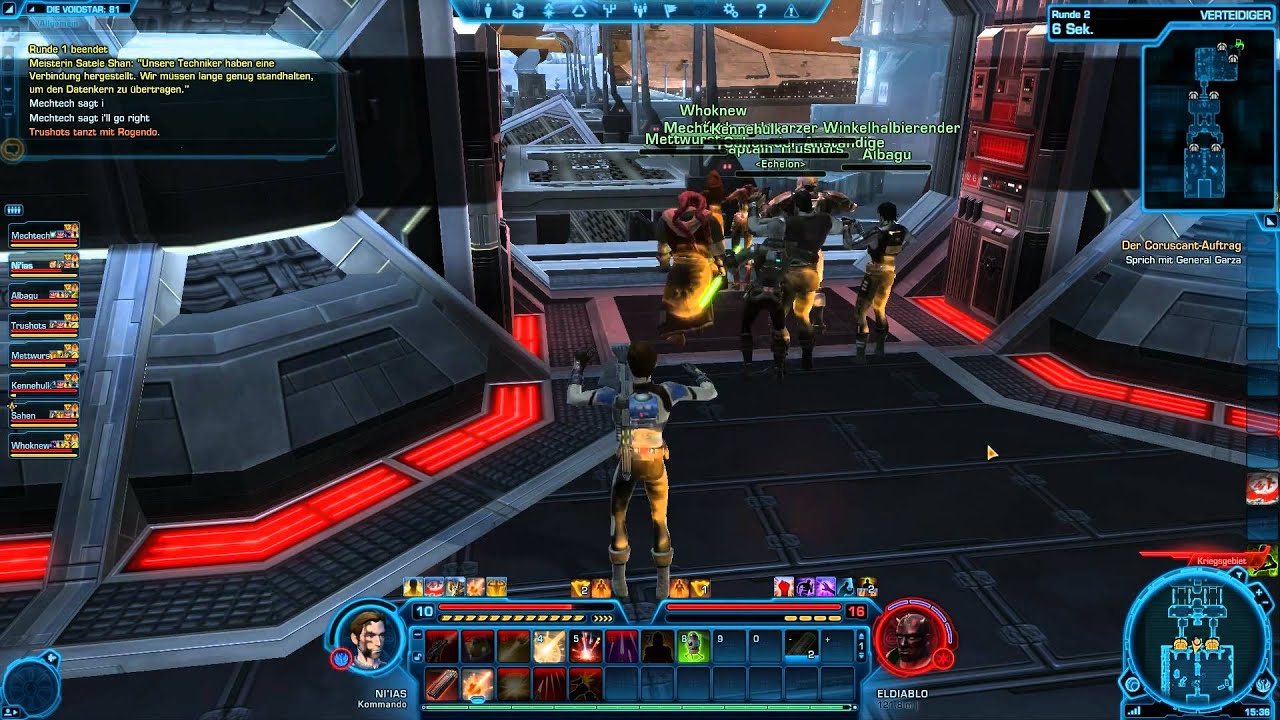Screen dimensions: 1280x720
Task: Open help with the question mark icon
Action: click(x=761, y=11)
